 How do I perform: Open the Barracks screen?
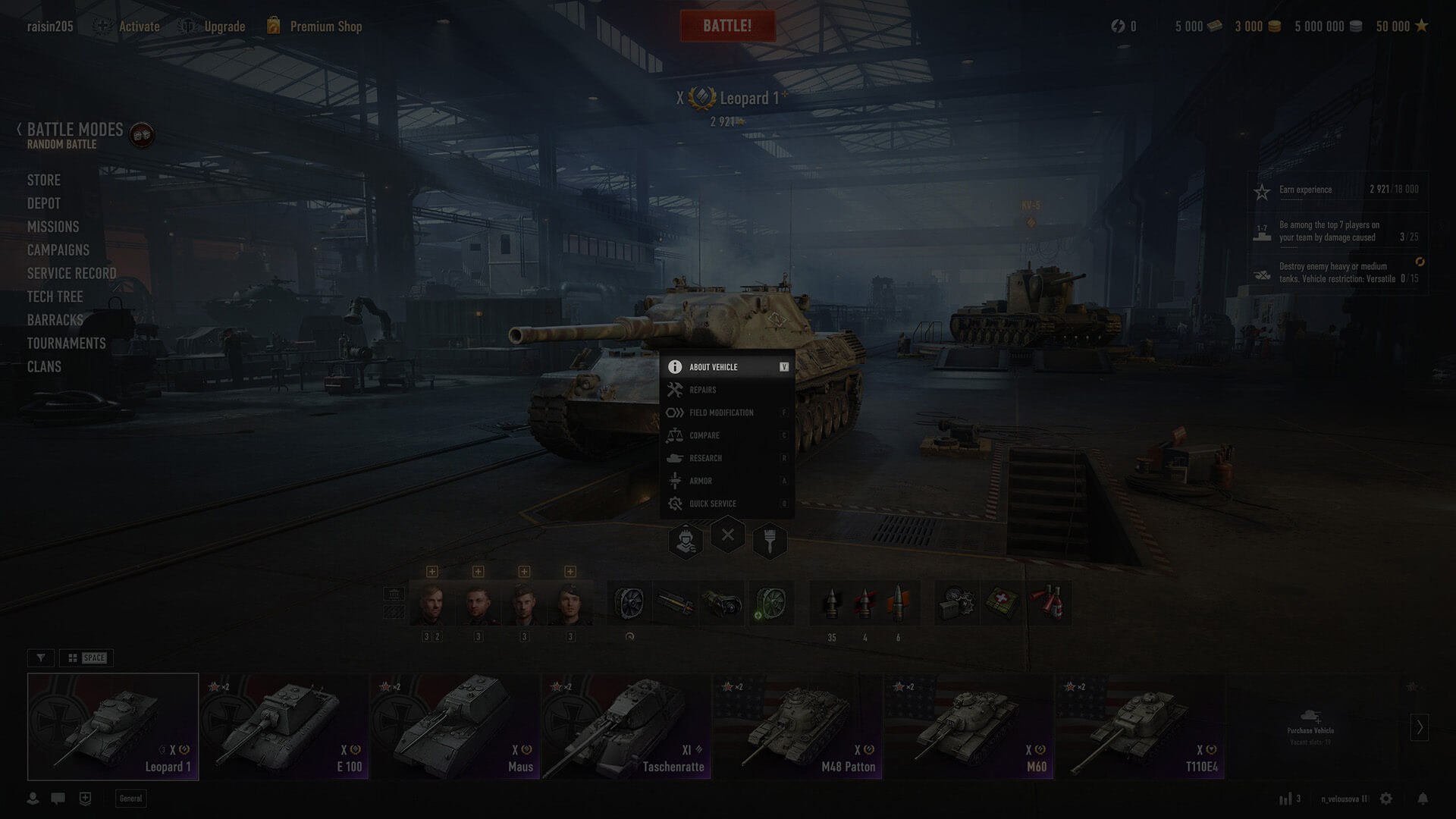[55, 320]
